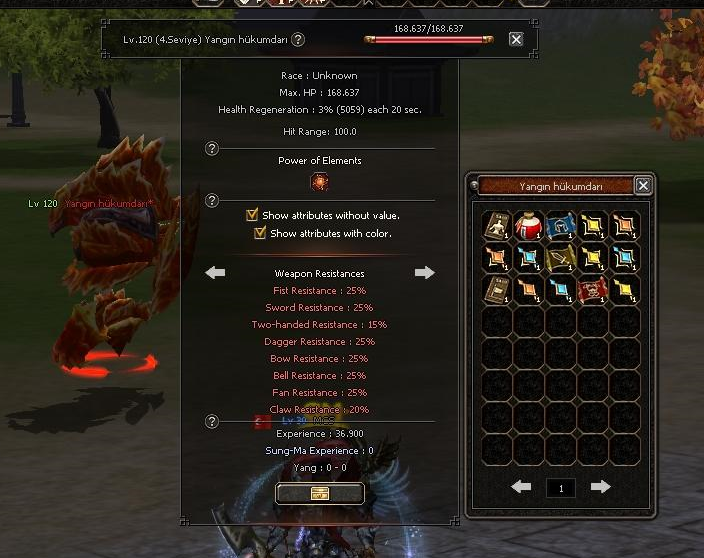Select the blue helmet scroll item
Image resolution: width=704 pixels, height=558 pixels.
pos(562,226)
